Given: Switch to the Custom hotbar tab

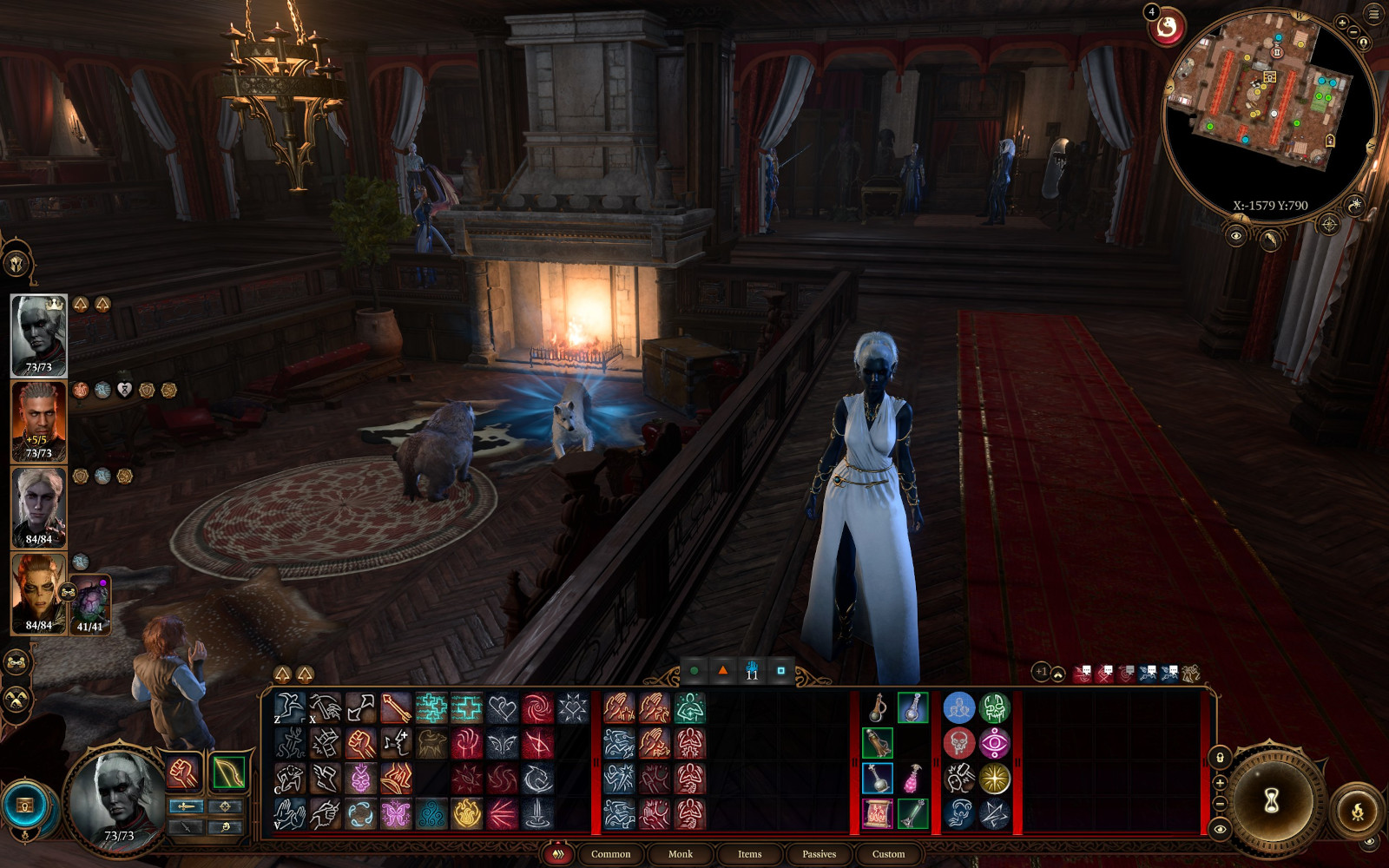Looking at the screenshot, I should [x=888, y=854].
